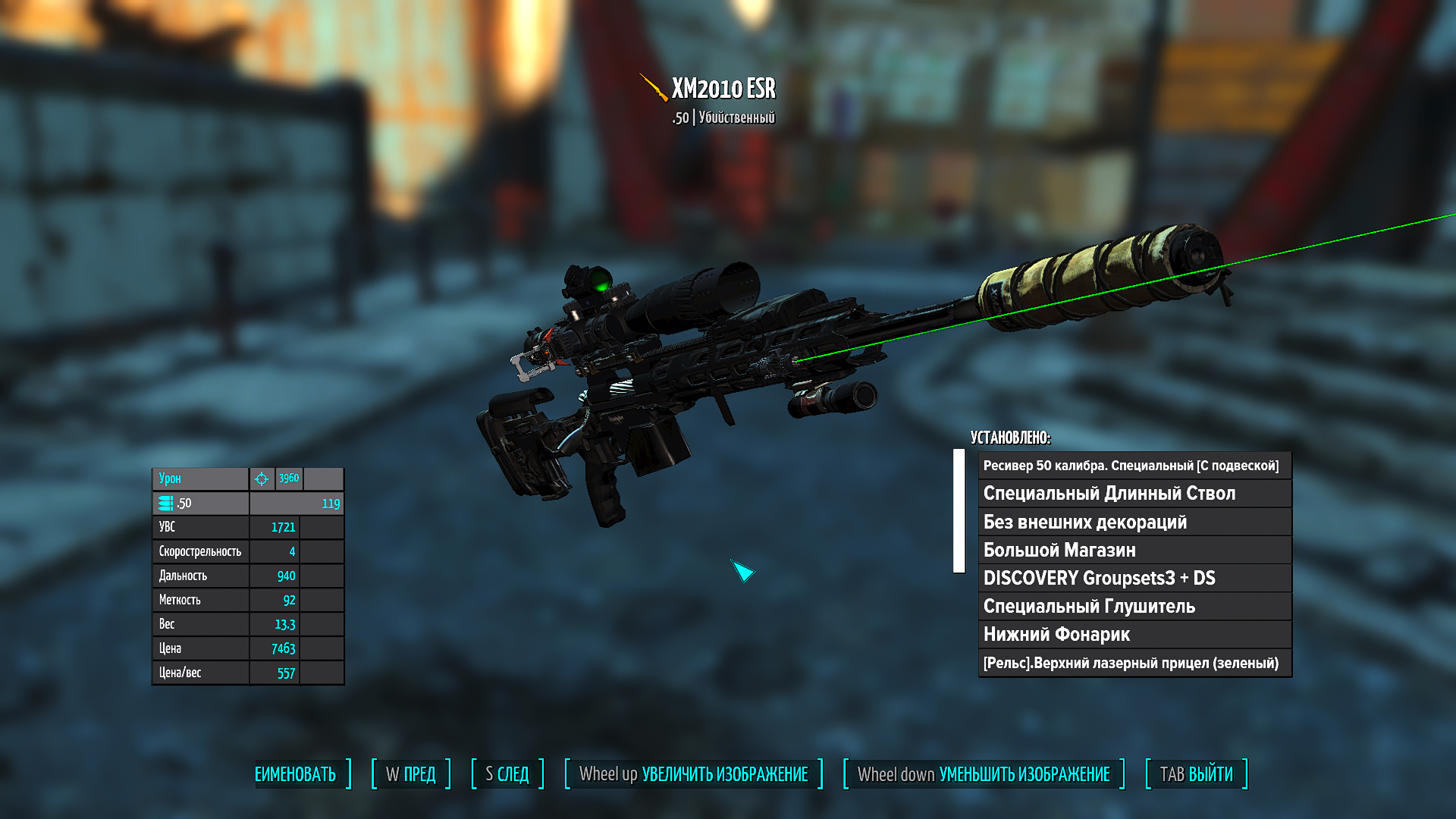This screenshot has height=819, width=1456.
Task: Click the ПЕРЕИМЕНОВАТЬ rename button
Action: pyautogui.click(x=297, y=774)
